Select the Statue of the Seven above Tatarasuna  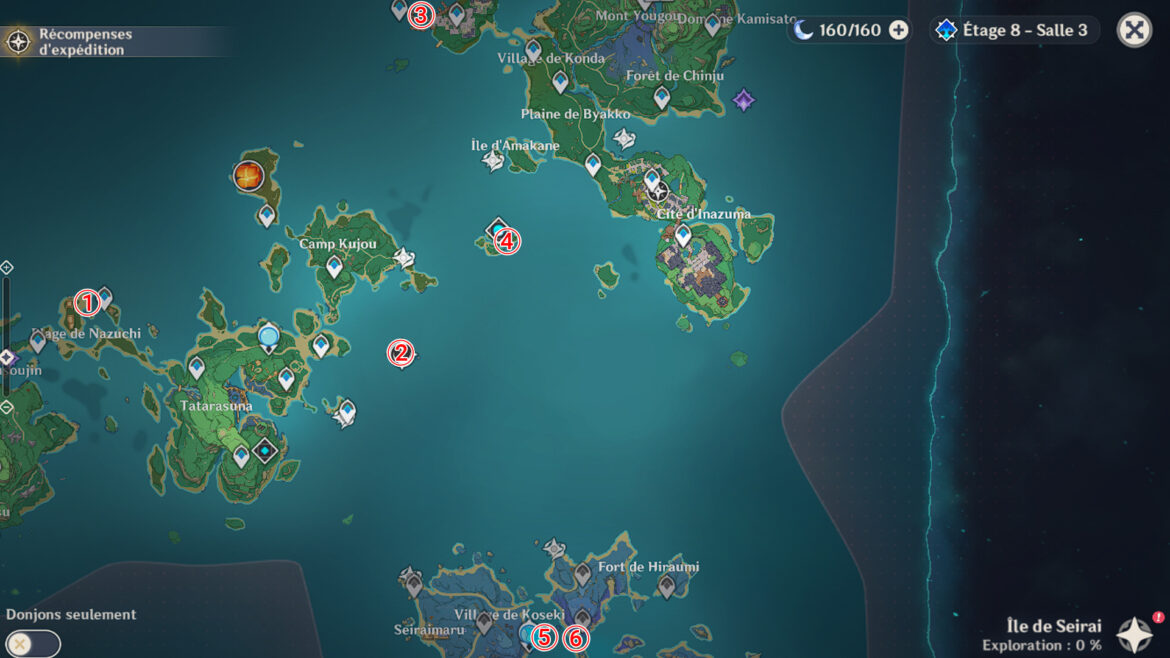268,337
